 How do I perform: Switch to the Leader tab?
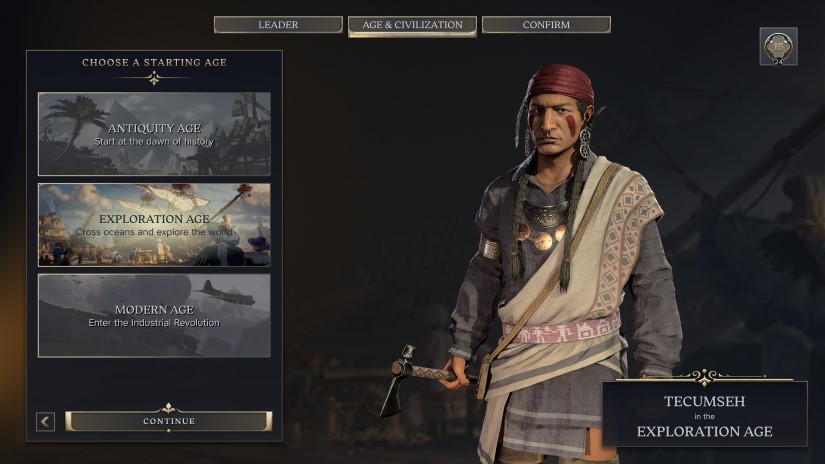(x=278, y=25)
